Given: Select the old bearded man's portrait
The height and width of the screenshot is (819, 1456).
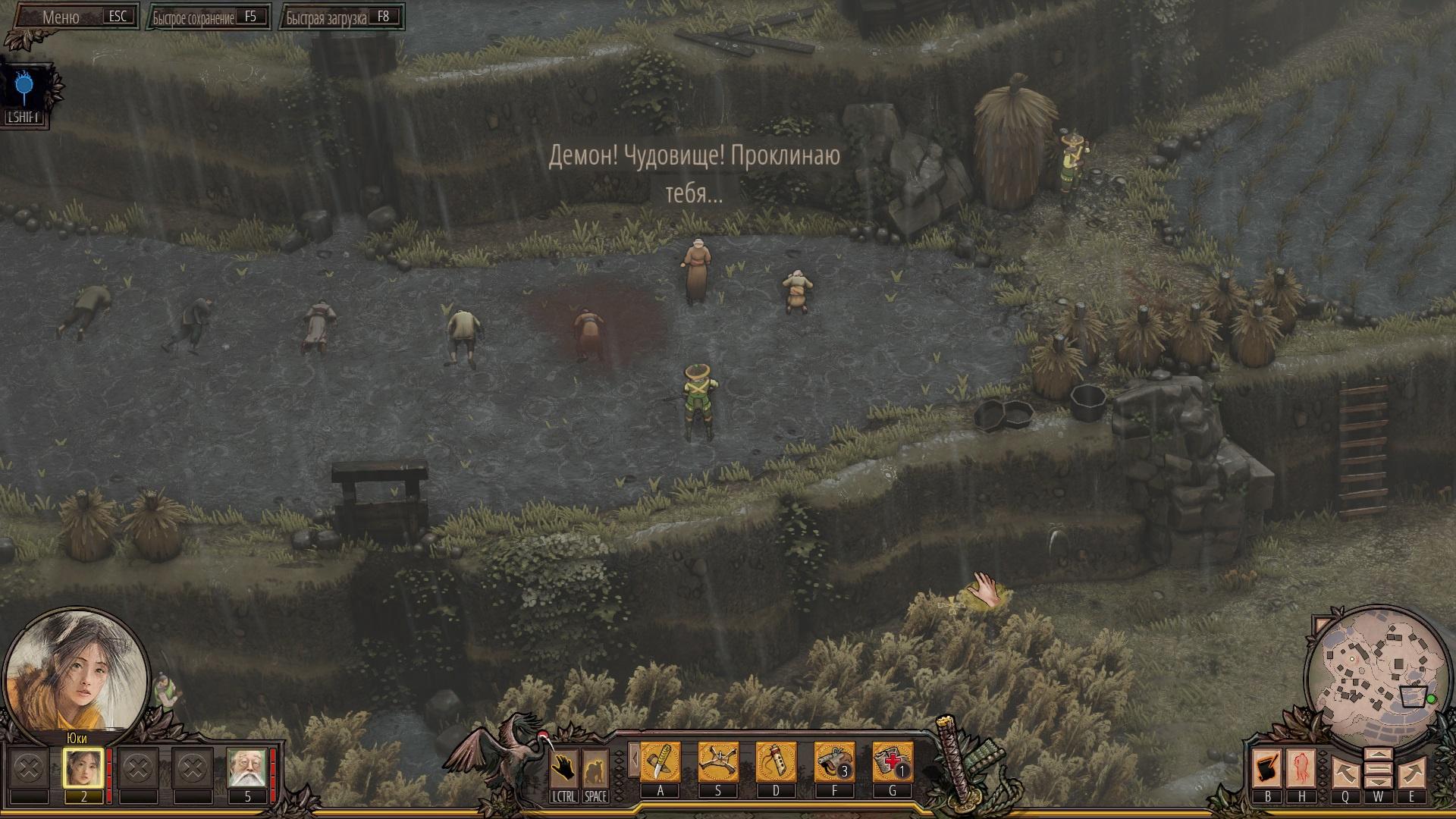Looking at the screenshot, I should click(x=247, y=768).
